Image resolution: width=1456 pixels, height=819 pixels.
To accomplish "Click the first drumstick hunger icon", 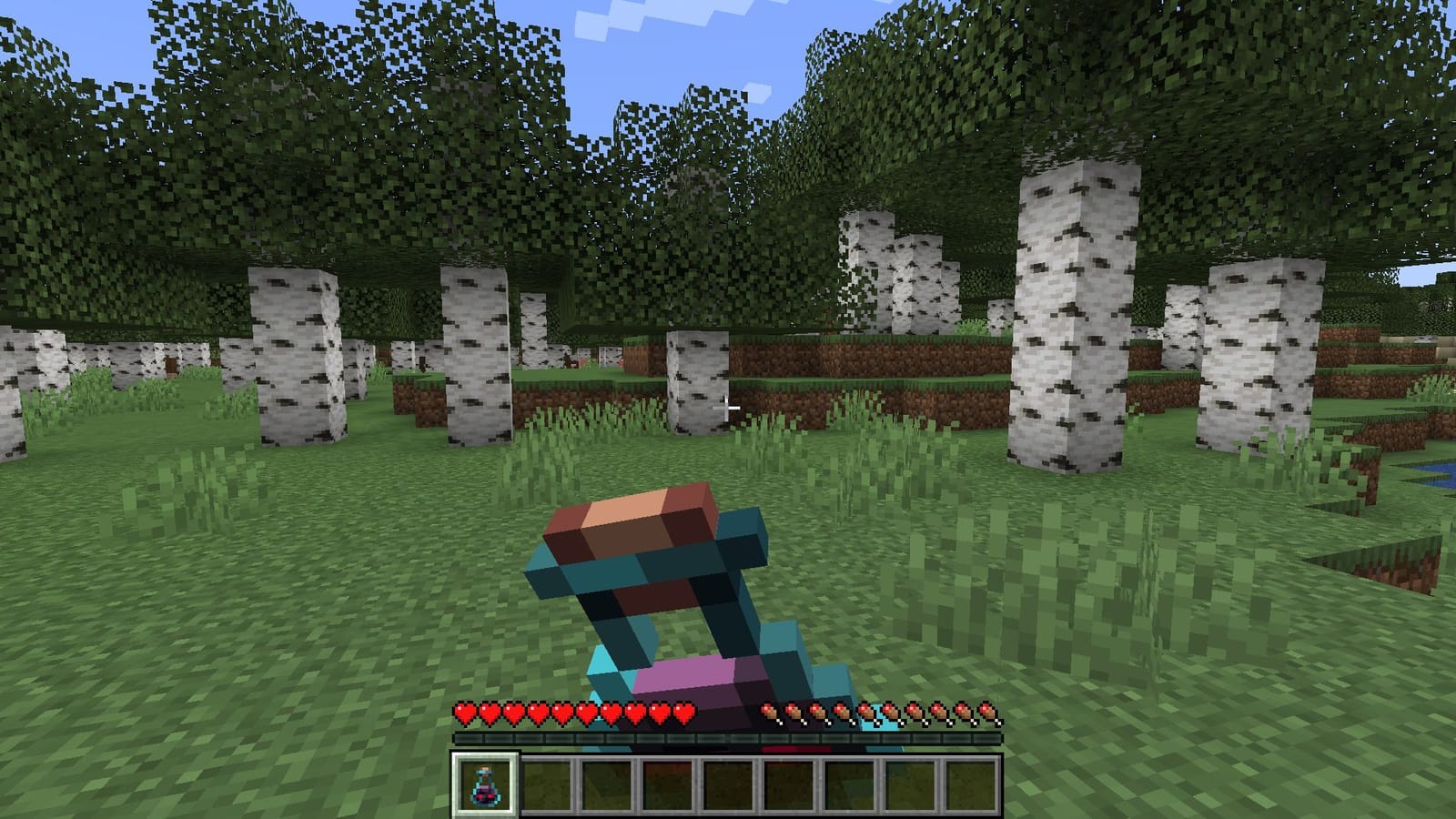I will pos(770,713).
